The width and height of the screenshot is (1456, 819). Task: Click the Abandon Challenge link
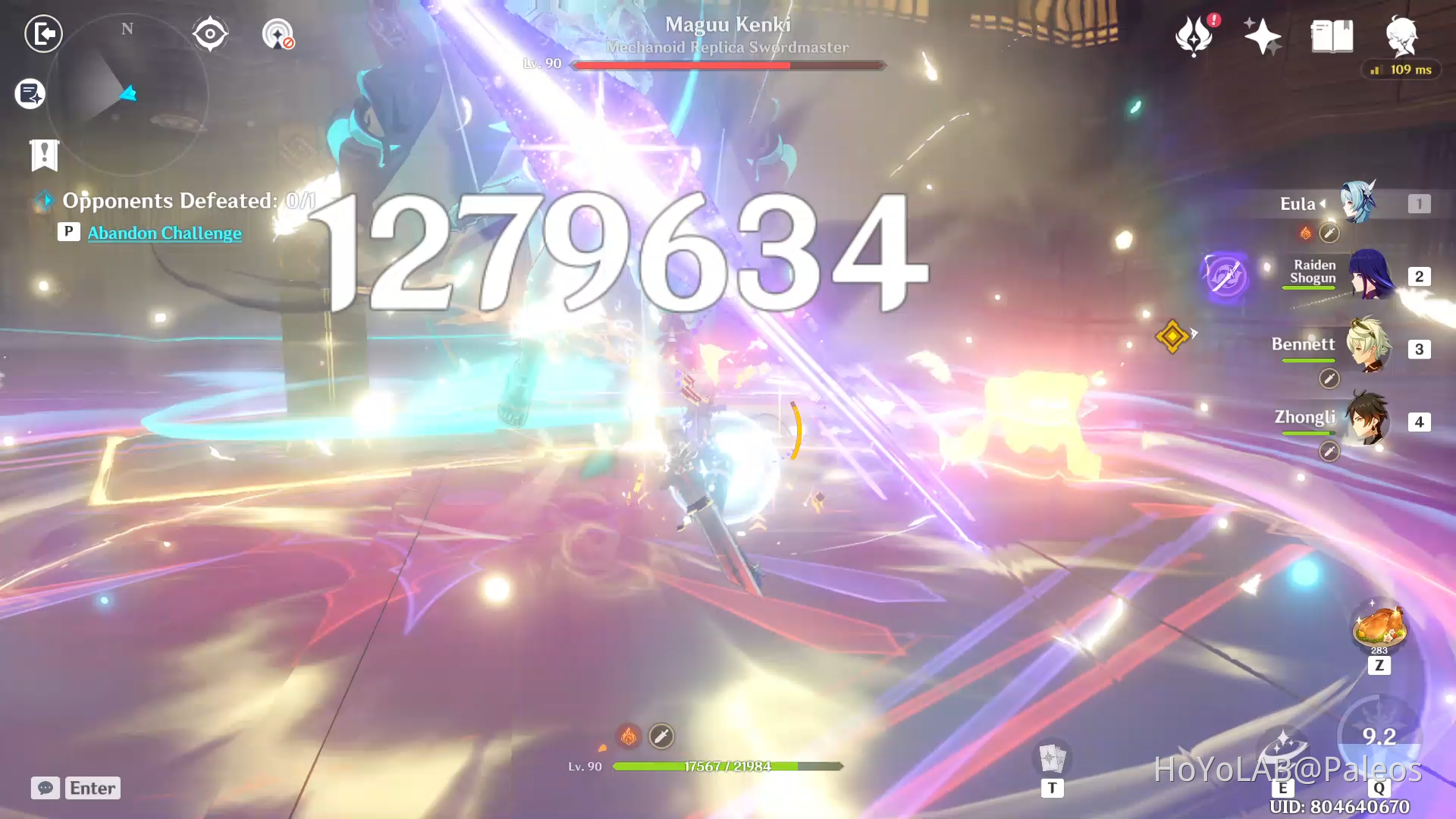[x=164, y=233]
